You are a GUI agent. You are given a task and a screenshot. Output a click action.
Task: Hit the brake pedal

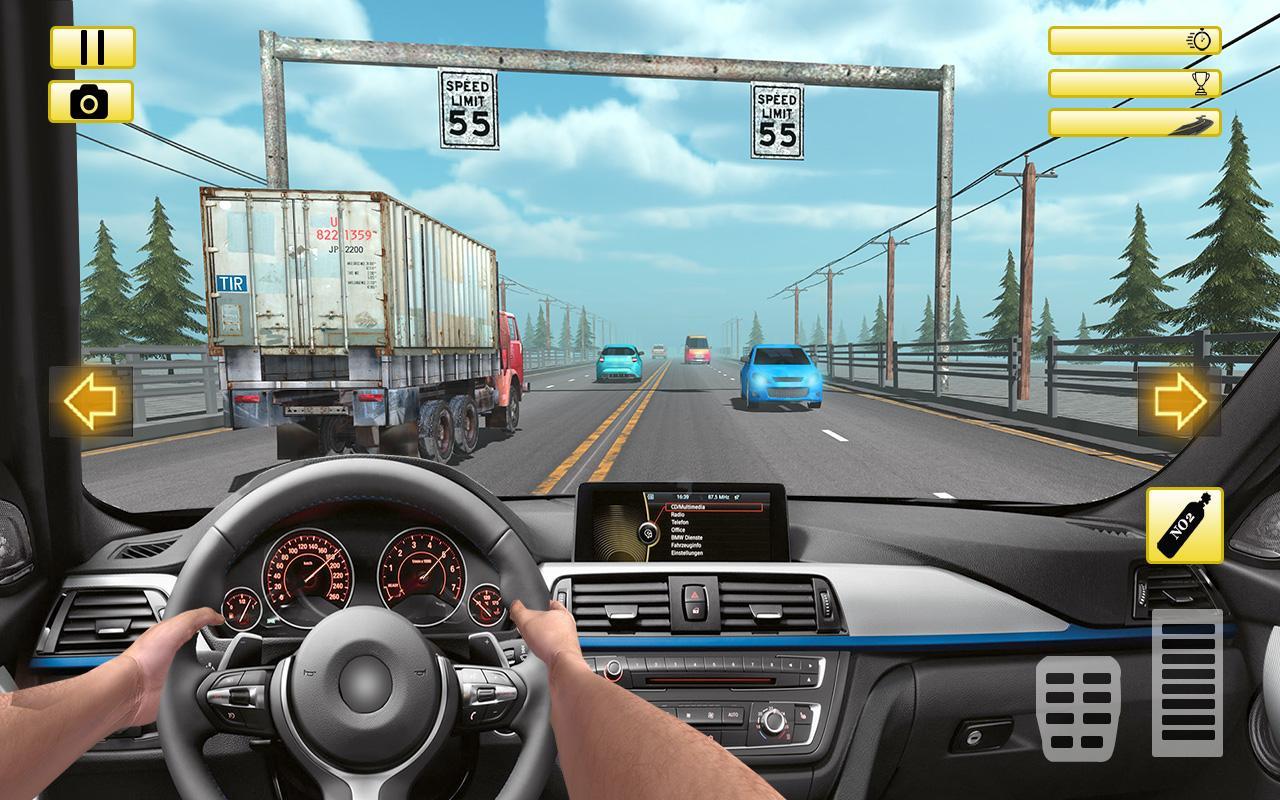(x=1077, y=709)
